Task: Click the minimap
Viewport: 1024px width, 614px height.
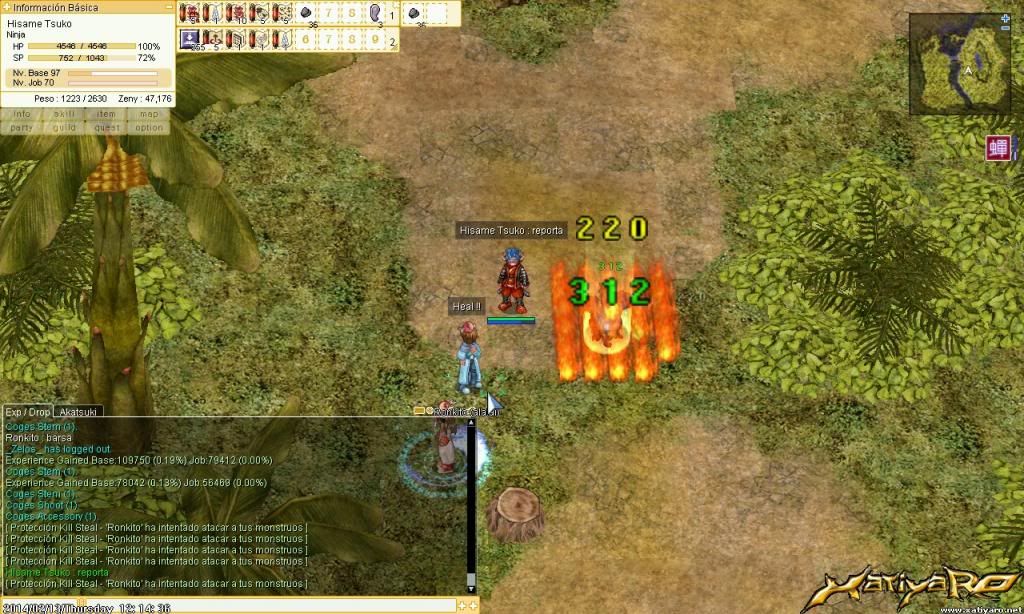Action: [958, 66]
